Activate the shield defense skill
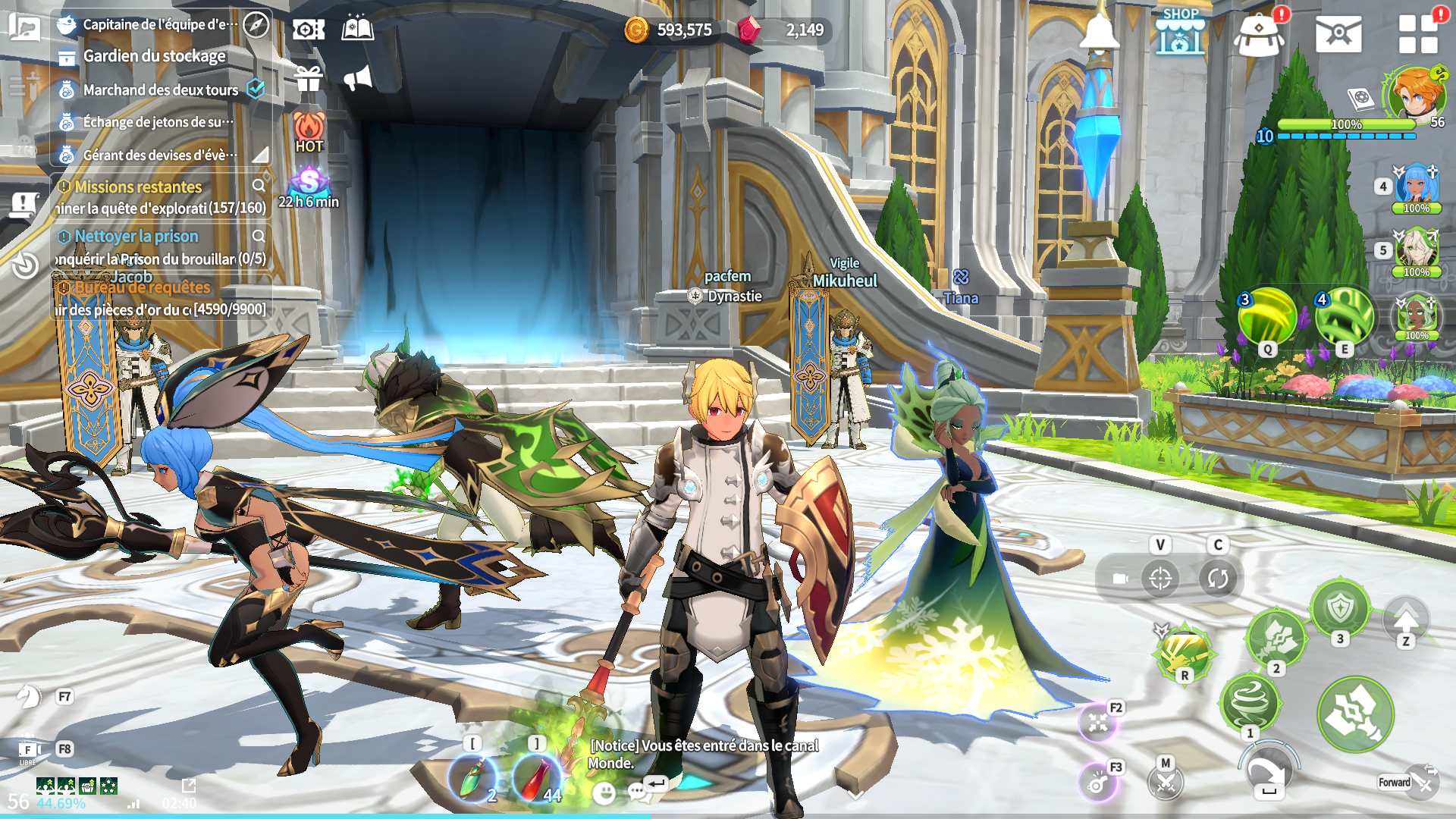The height and width of the screenshot is (819, 1456). click(x=1340, y=608)
